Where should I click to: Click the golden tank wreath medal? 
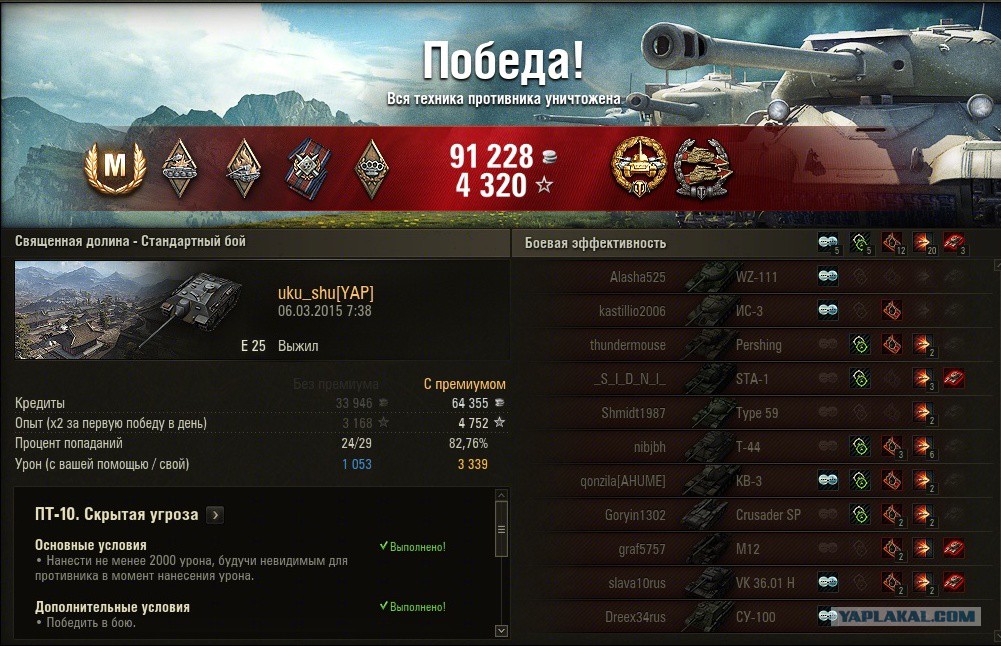[640, 167]
